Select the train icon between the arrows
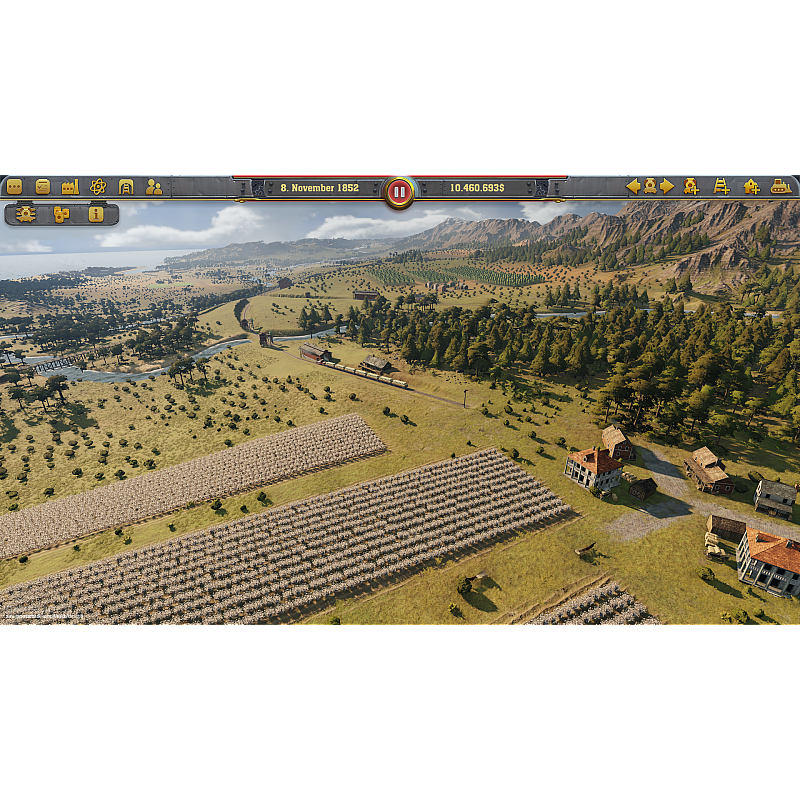This screenshot has height=800, width=800. (x=650, y=186)
